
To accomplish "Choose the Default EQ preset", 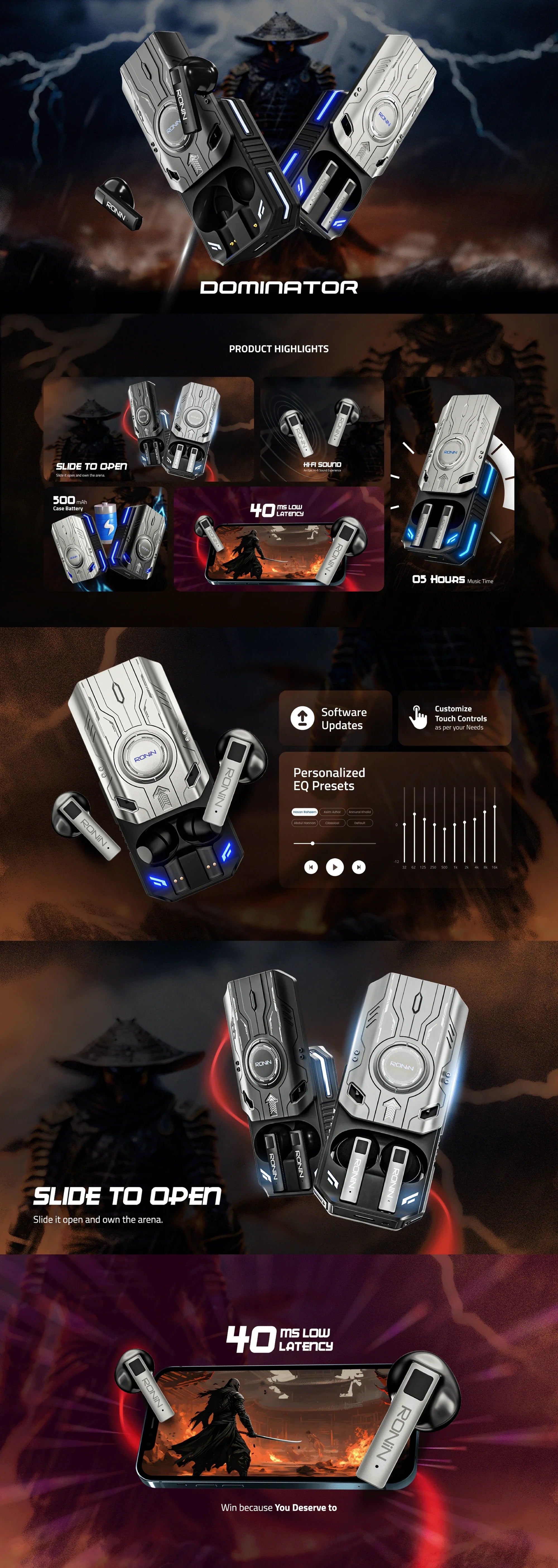I will [x=359, y=823].
